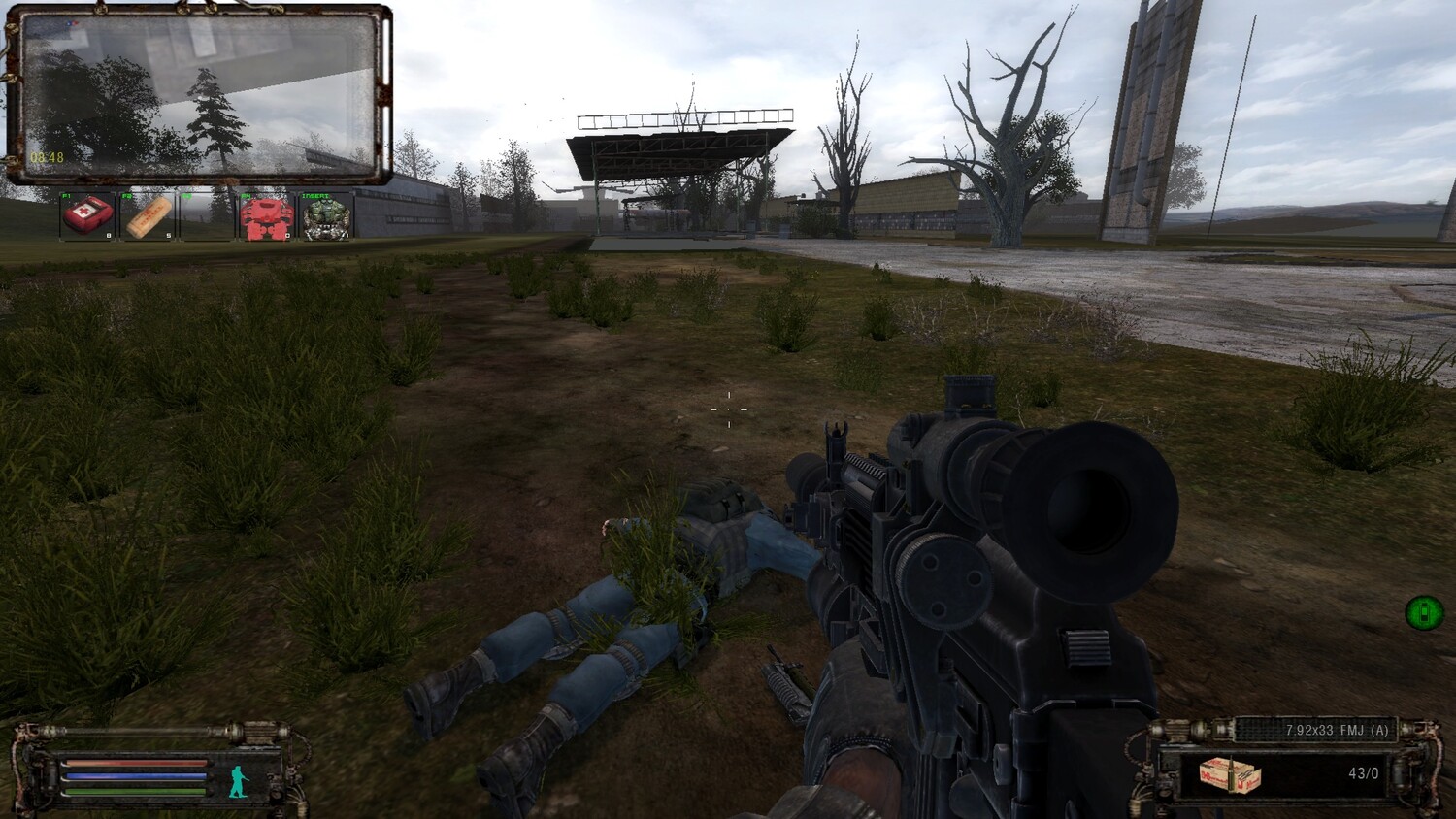Use the red medkit quick slot
The image size is (1456, 819).
coord(87,216)
